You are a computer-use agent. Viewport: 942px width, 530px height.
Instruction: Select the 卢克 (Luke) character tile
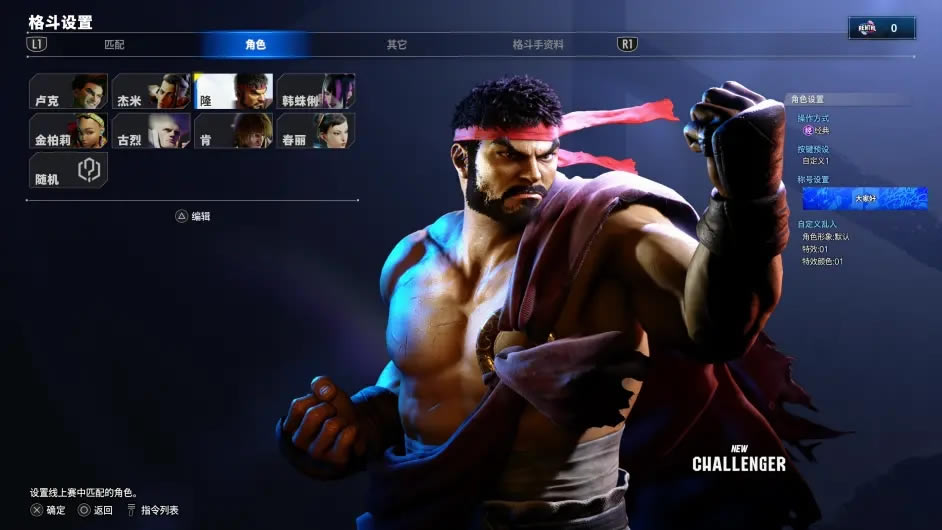[x=68, y=92]
